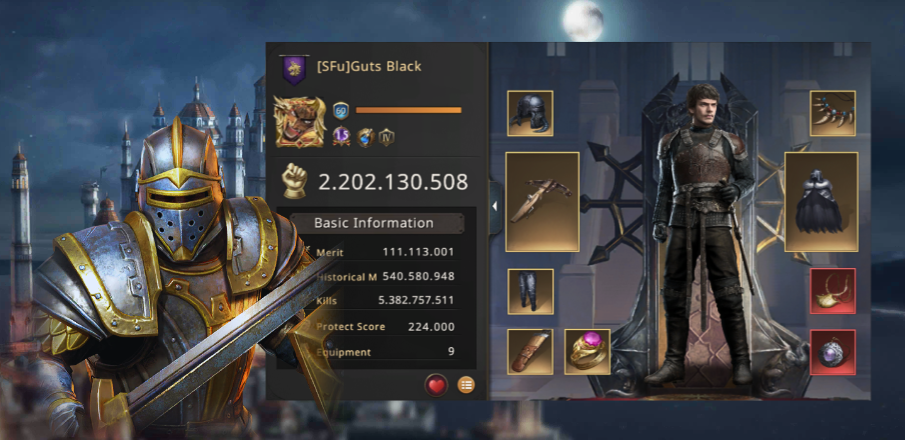905x440 pixels.
Task: Click the Basic Information header
Action: 374,223
